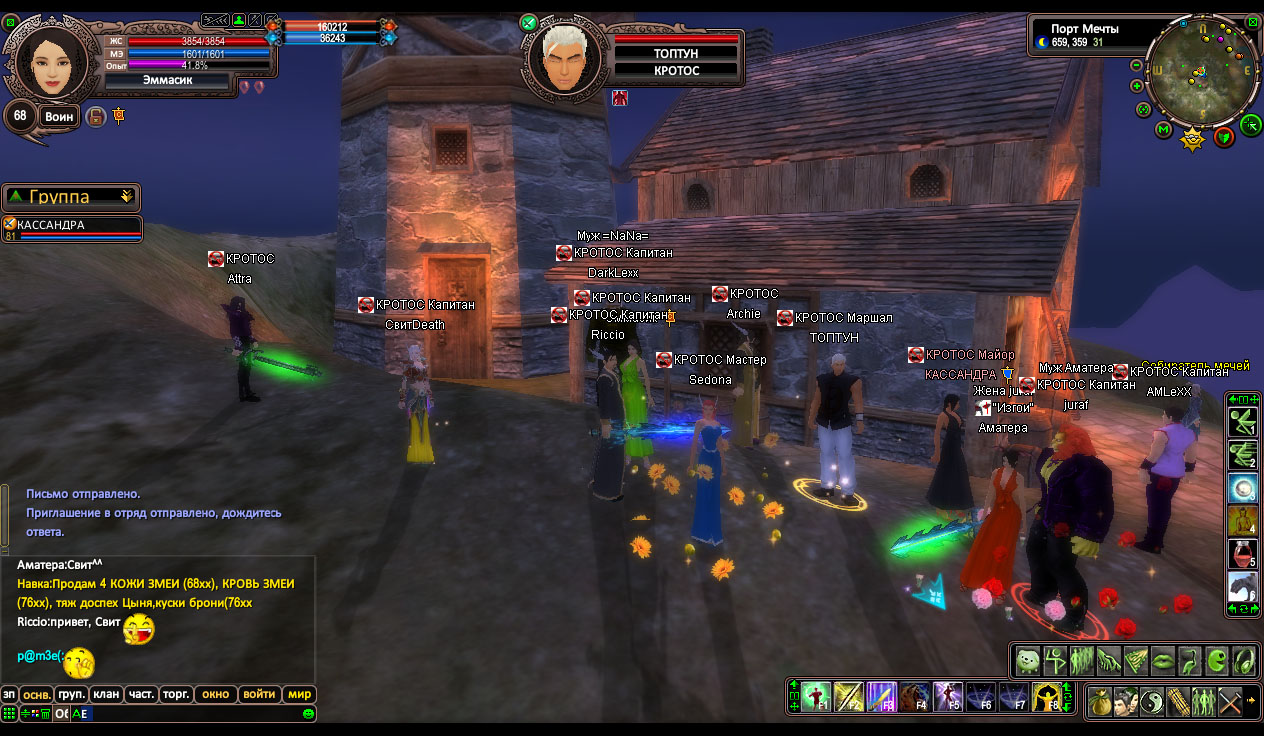Select the trade chat tab
This screenshot has height=736, width=1264.
tap(176, 694)
